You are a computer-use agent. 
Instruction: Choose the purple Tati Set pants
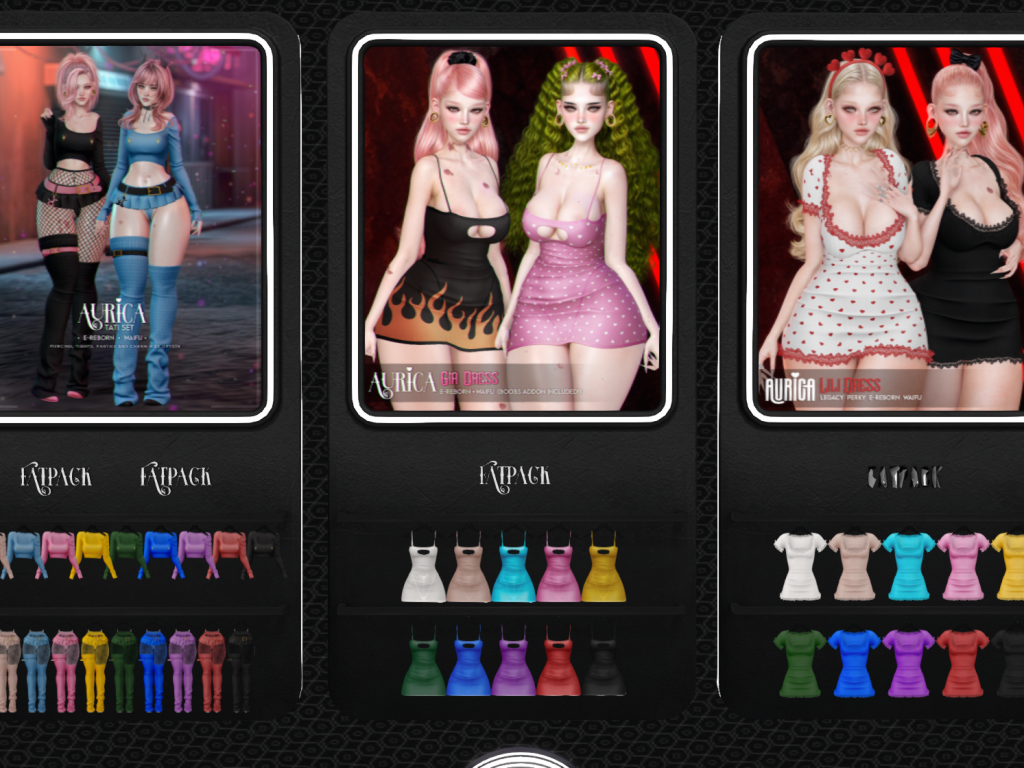point(182,668)
